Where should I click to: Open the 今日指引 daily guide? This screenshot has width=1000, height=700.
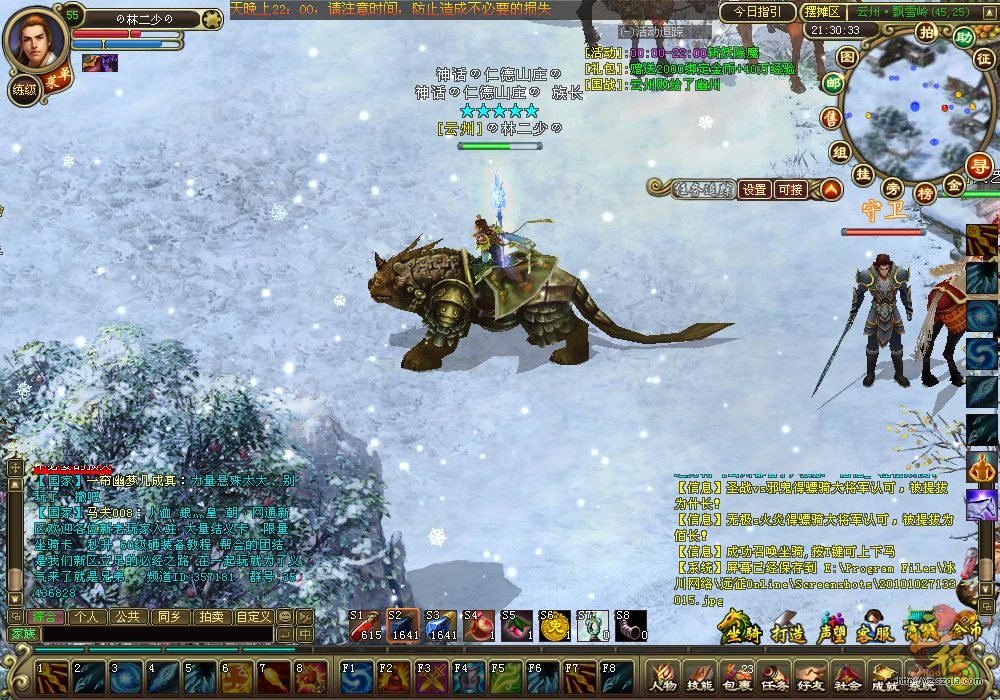click(x=755, y=12)
